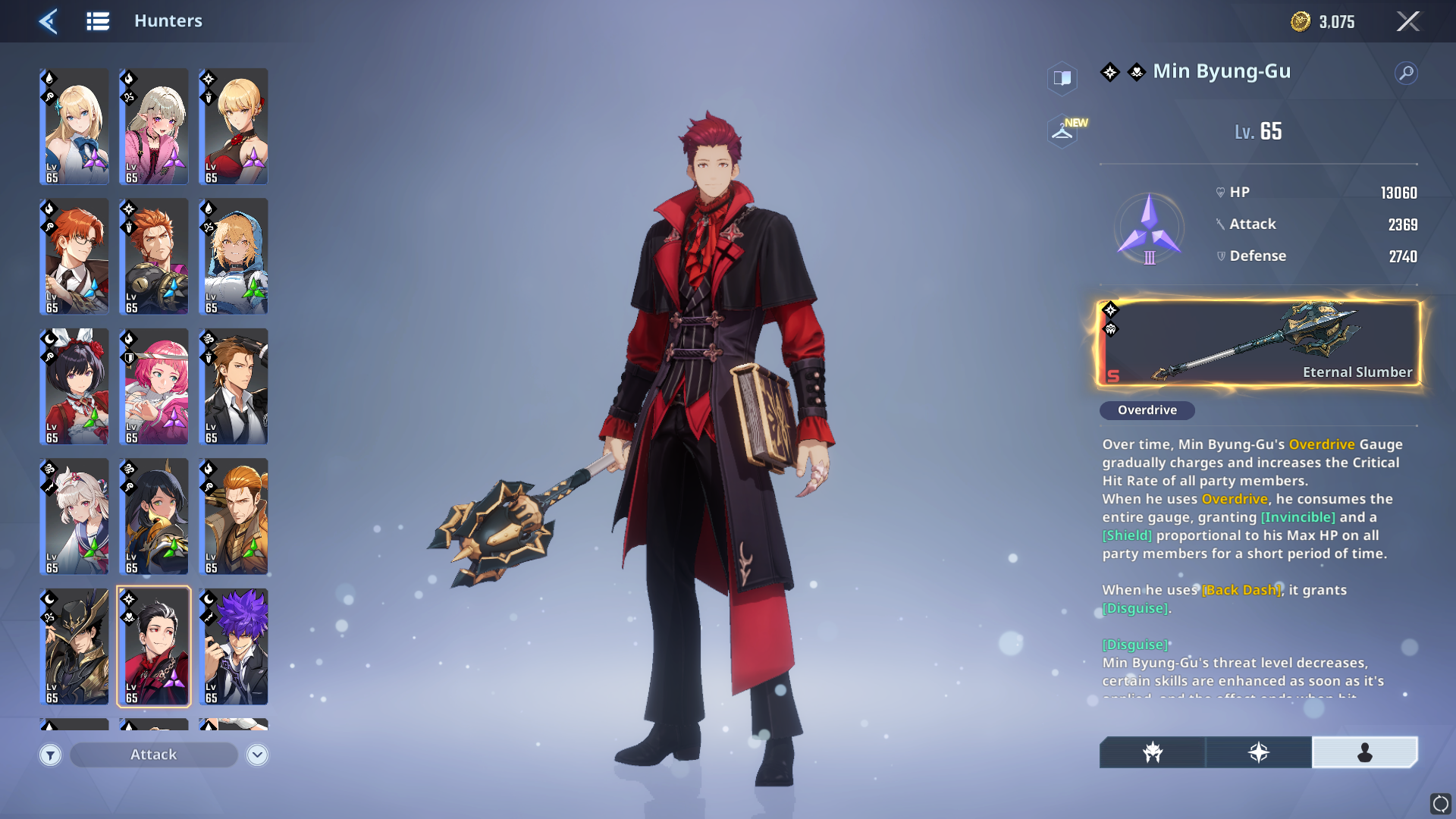Open the magnifier details for Min Byung-Gu

click(1406, 73)
